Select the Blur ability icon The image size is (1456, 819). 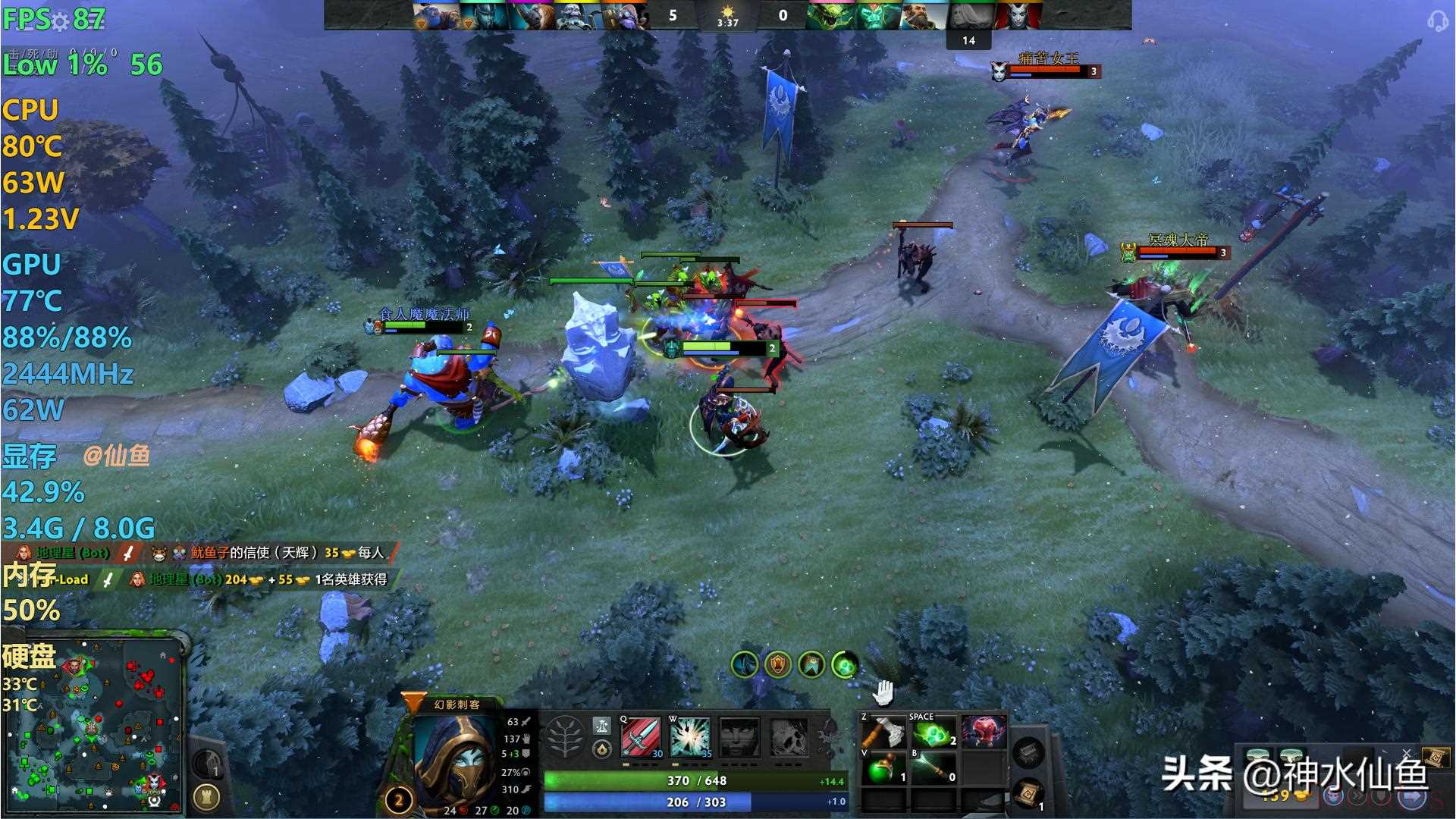(x=739, y=736)
